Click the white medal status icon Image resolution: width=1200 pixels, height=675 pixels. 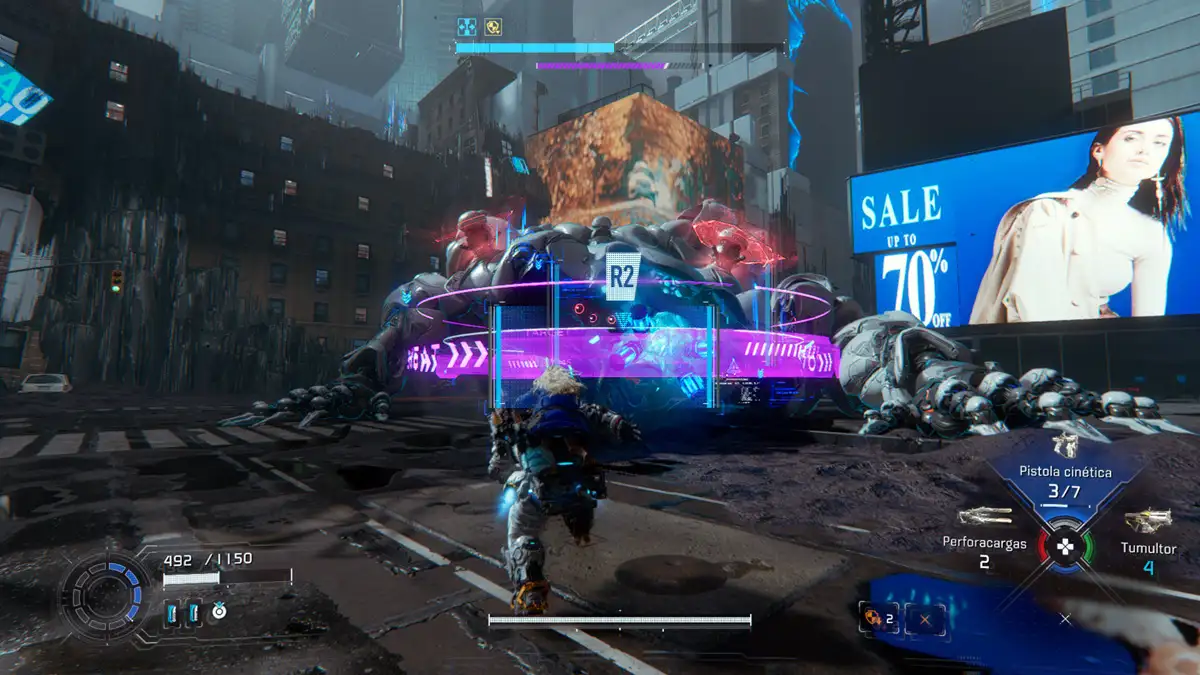219,609
